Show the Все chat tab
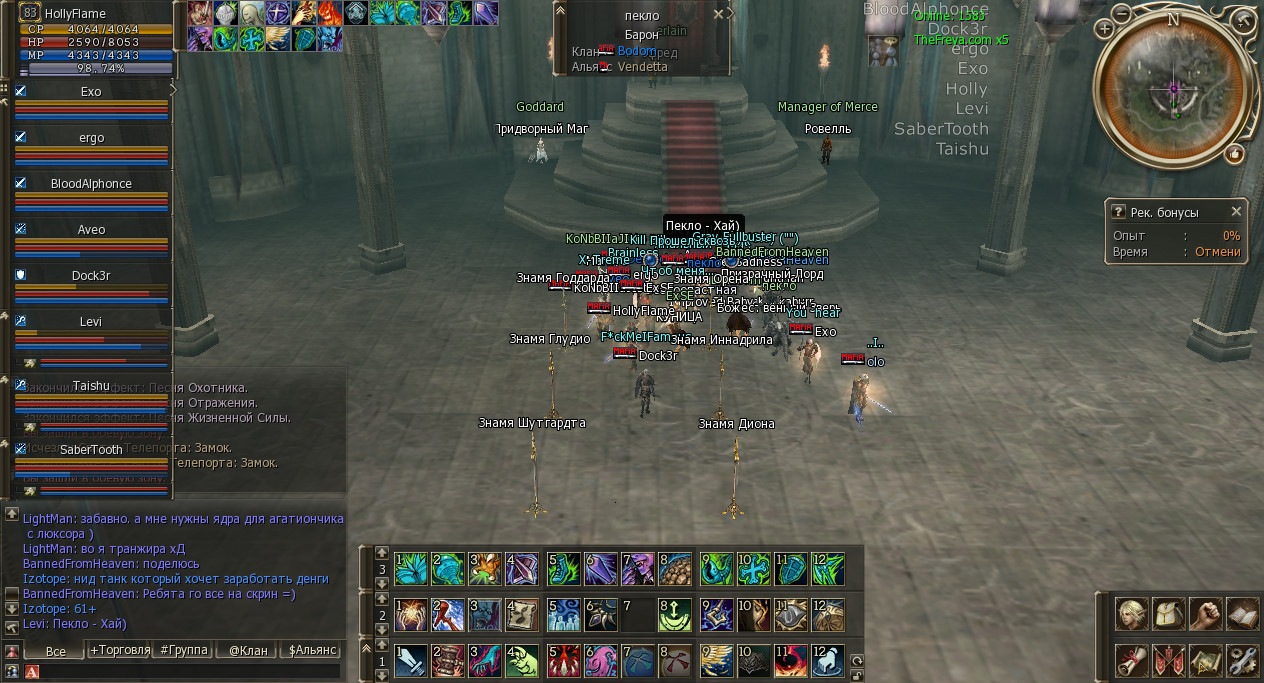 coord(56,651)
